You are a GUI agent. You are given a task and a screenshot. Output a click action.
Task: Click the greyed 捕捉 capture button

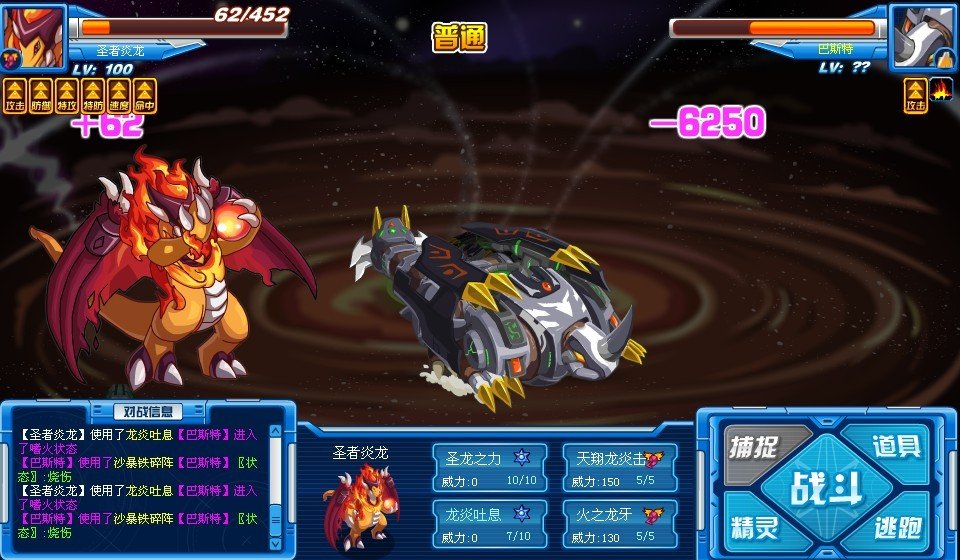tap(755, 447)
